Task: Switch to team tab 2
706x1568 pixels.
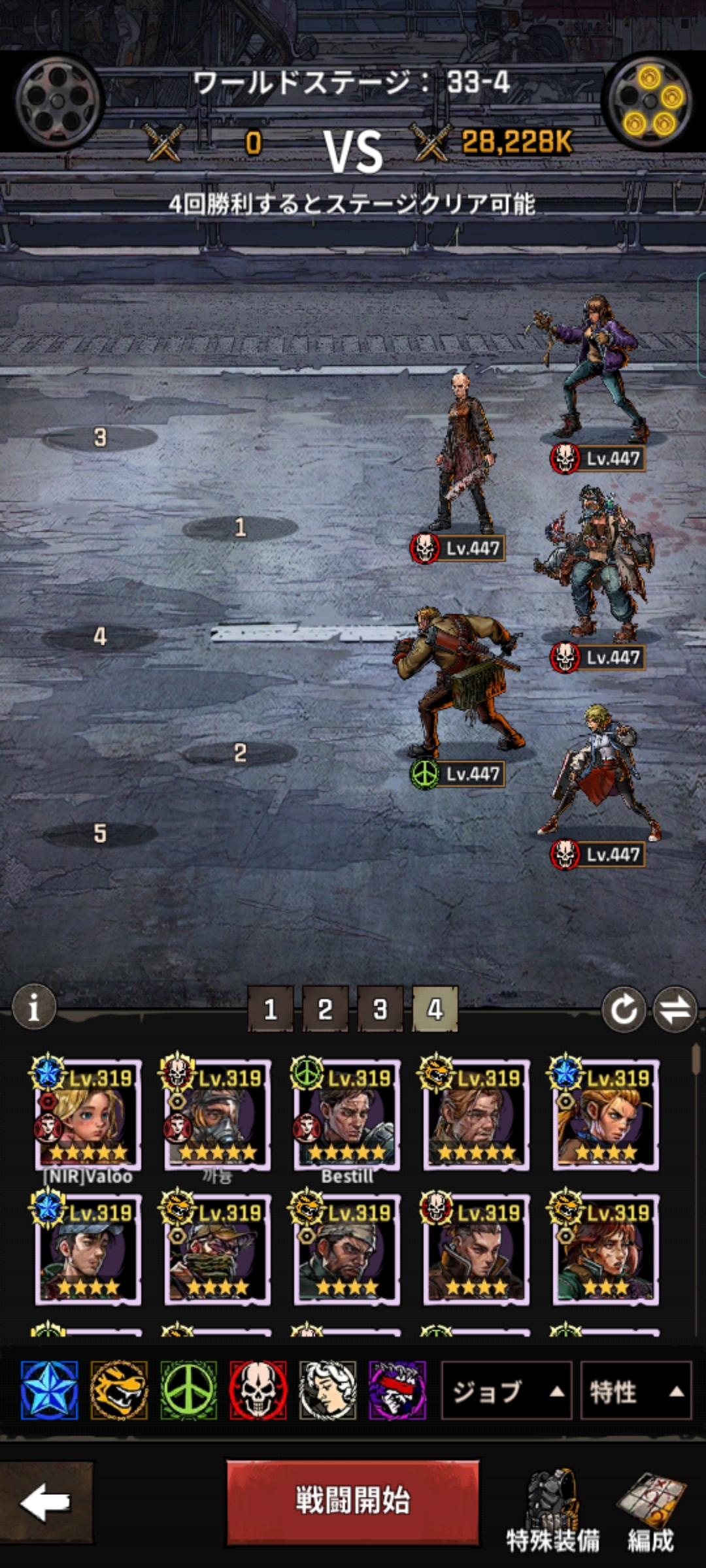Action: 325,1009
